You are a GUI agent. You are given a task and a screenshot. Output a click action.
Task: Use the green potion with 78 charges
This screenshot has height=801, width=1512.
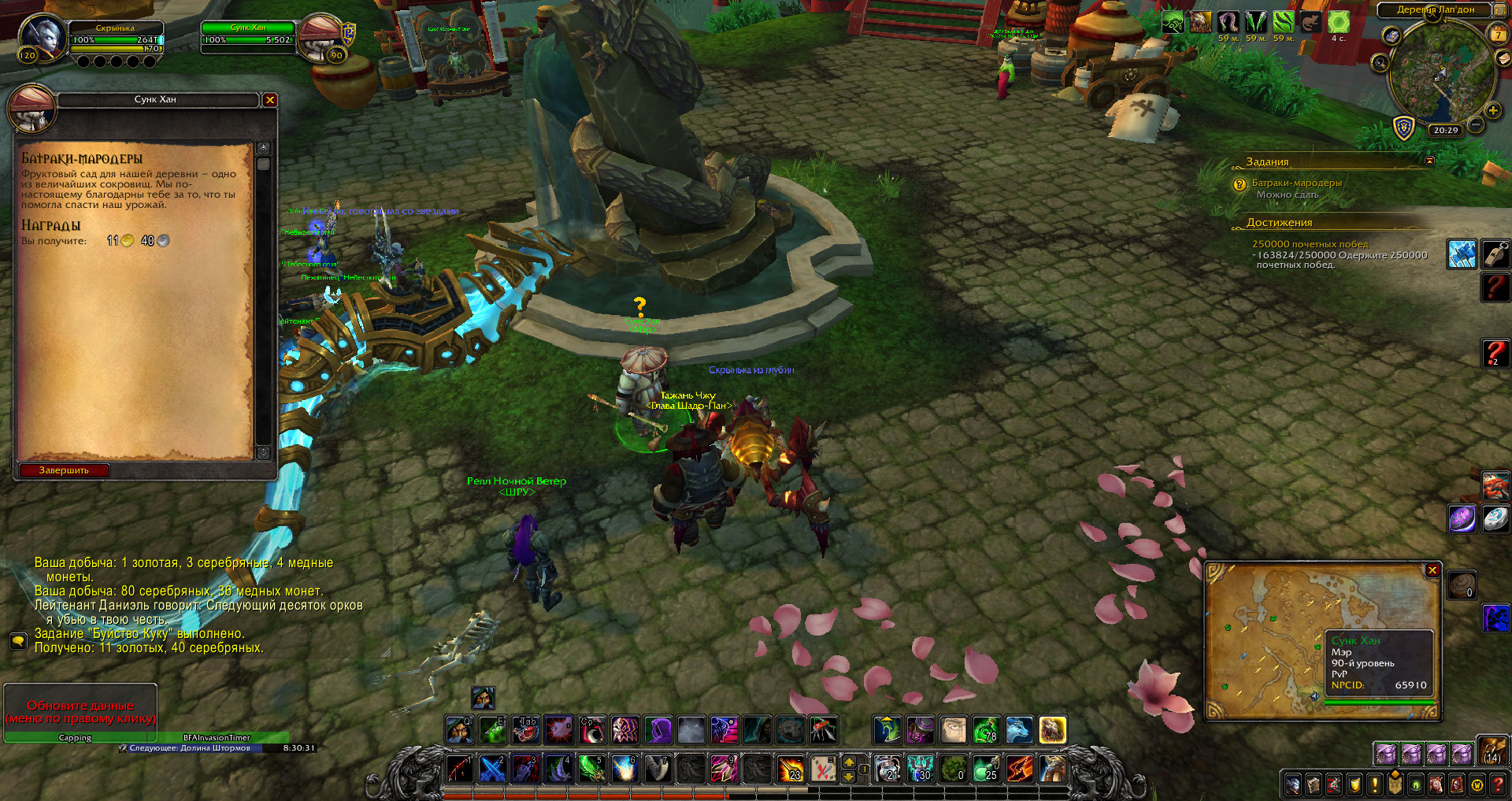coord(986,730)
